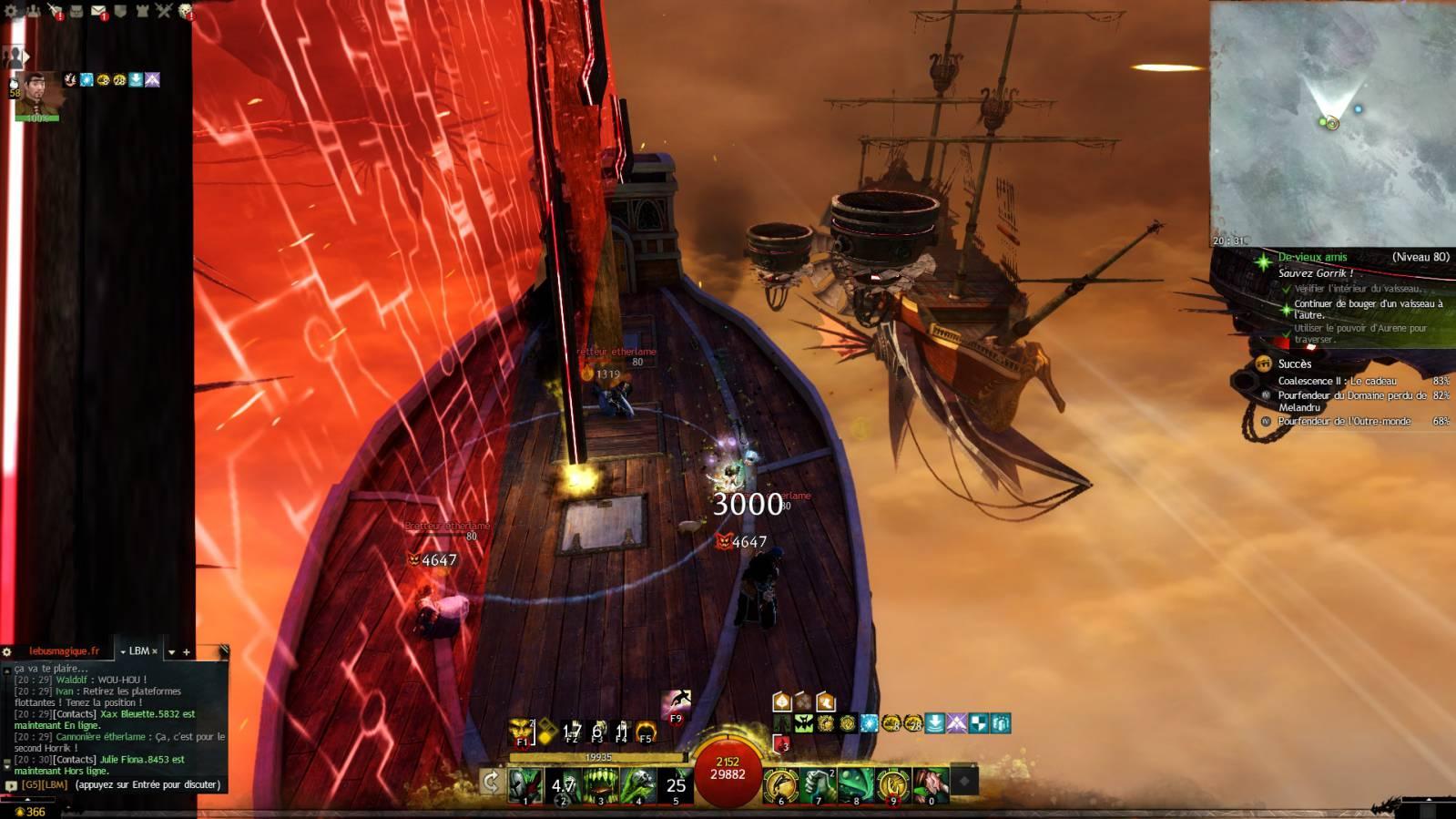Activate the F1 profession skill

pyautogui.click(x=522, y=731)
